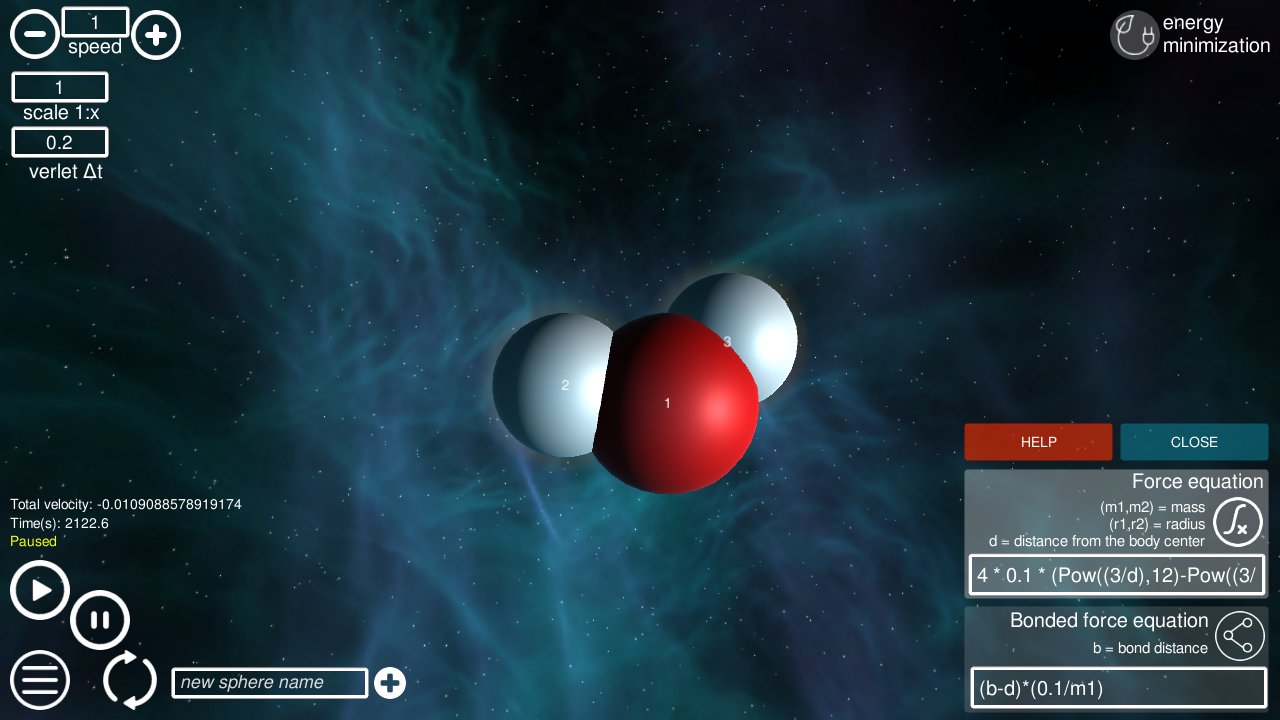
Task: Activate the energy minimization tool
Action: [1134, 34]
